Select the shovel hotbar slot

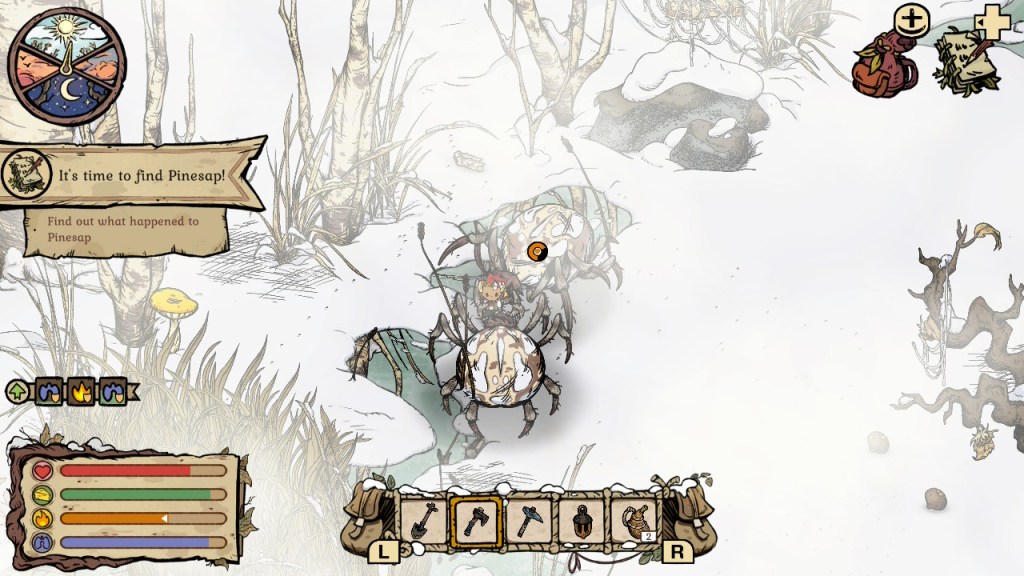point(421,520)
